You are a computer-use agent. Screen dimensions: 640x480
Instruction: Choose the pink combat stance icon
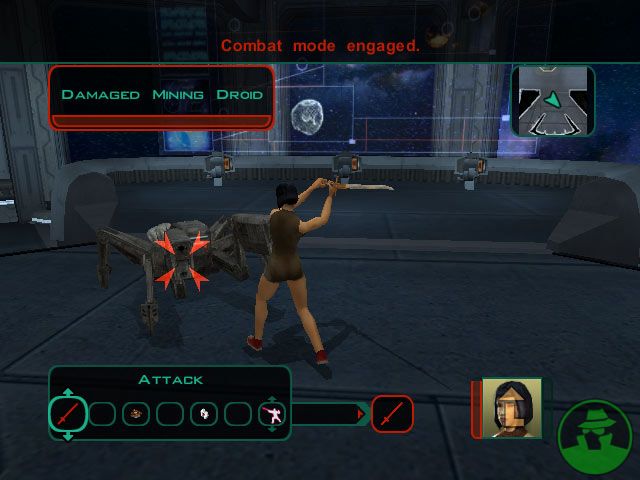tap(271, 414)
